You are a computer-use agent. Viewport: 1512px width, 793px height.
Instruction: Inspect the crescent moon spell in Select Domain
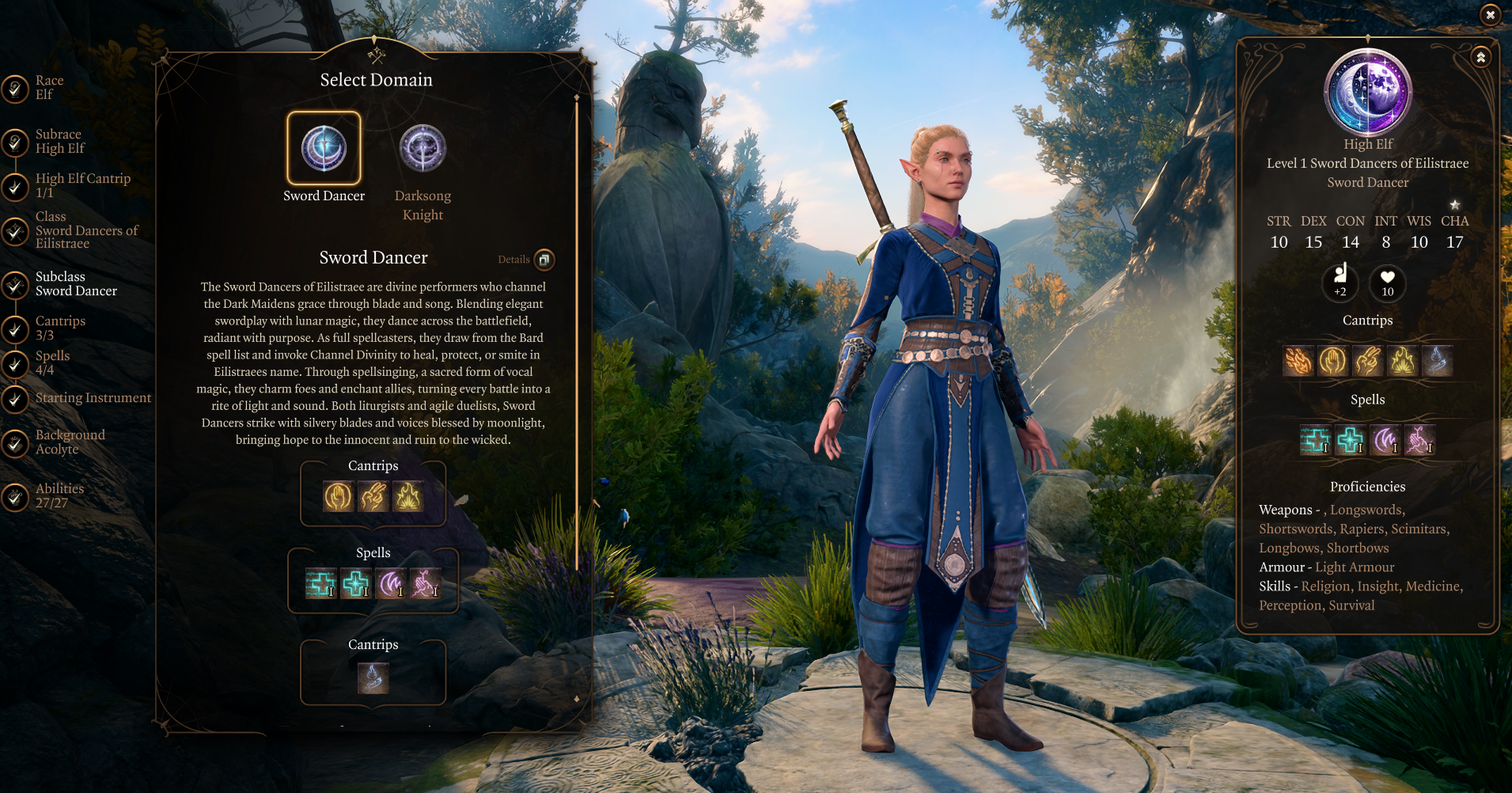tap(390, 584)
